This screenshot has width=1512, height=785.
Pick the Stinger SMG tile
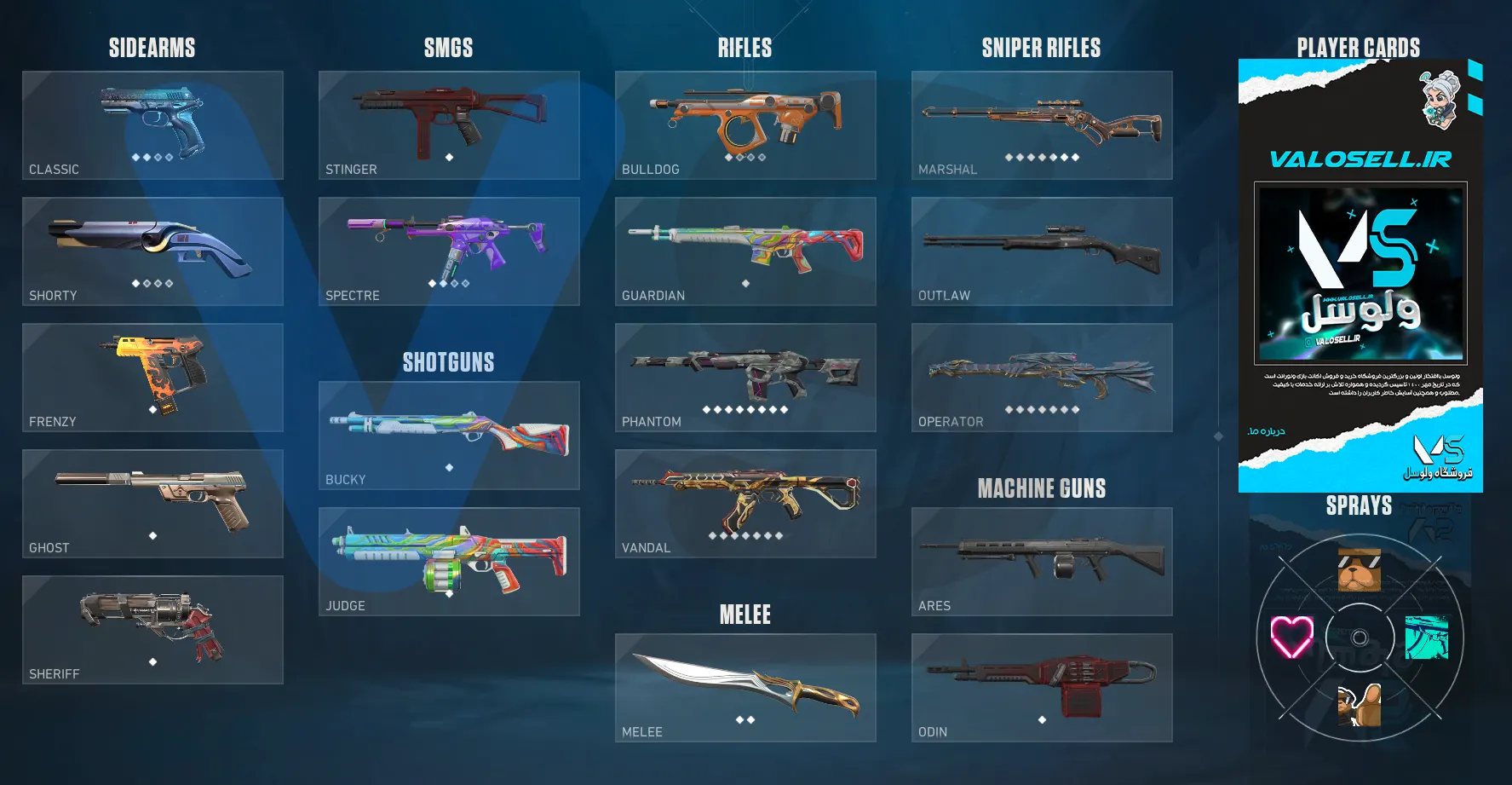coord(449,125)
